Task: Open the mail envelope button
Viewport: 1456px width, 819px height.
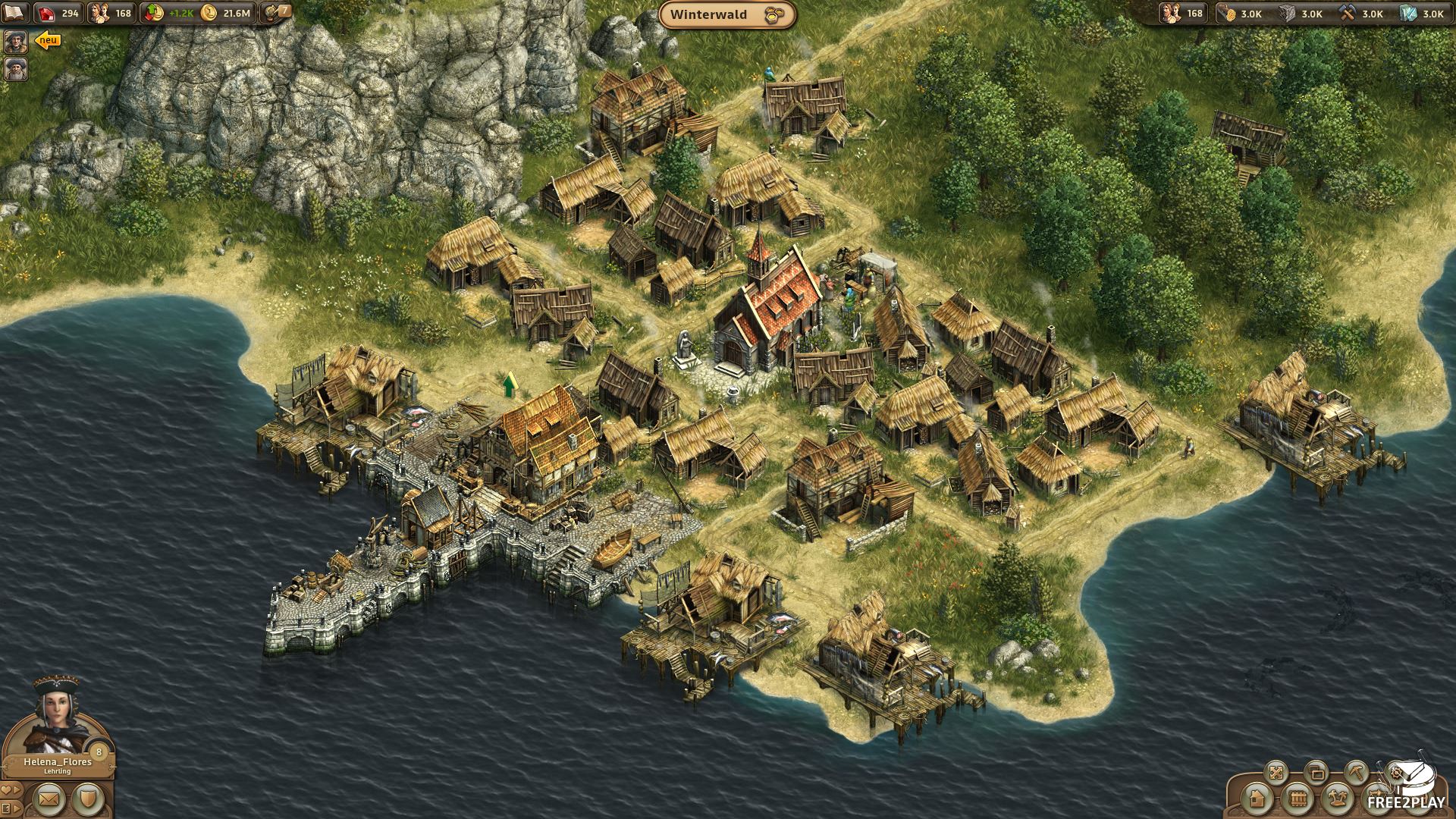Action: click(x=49, y=799)
